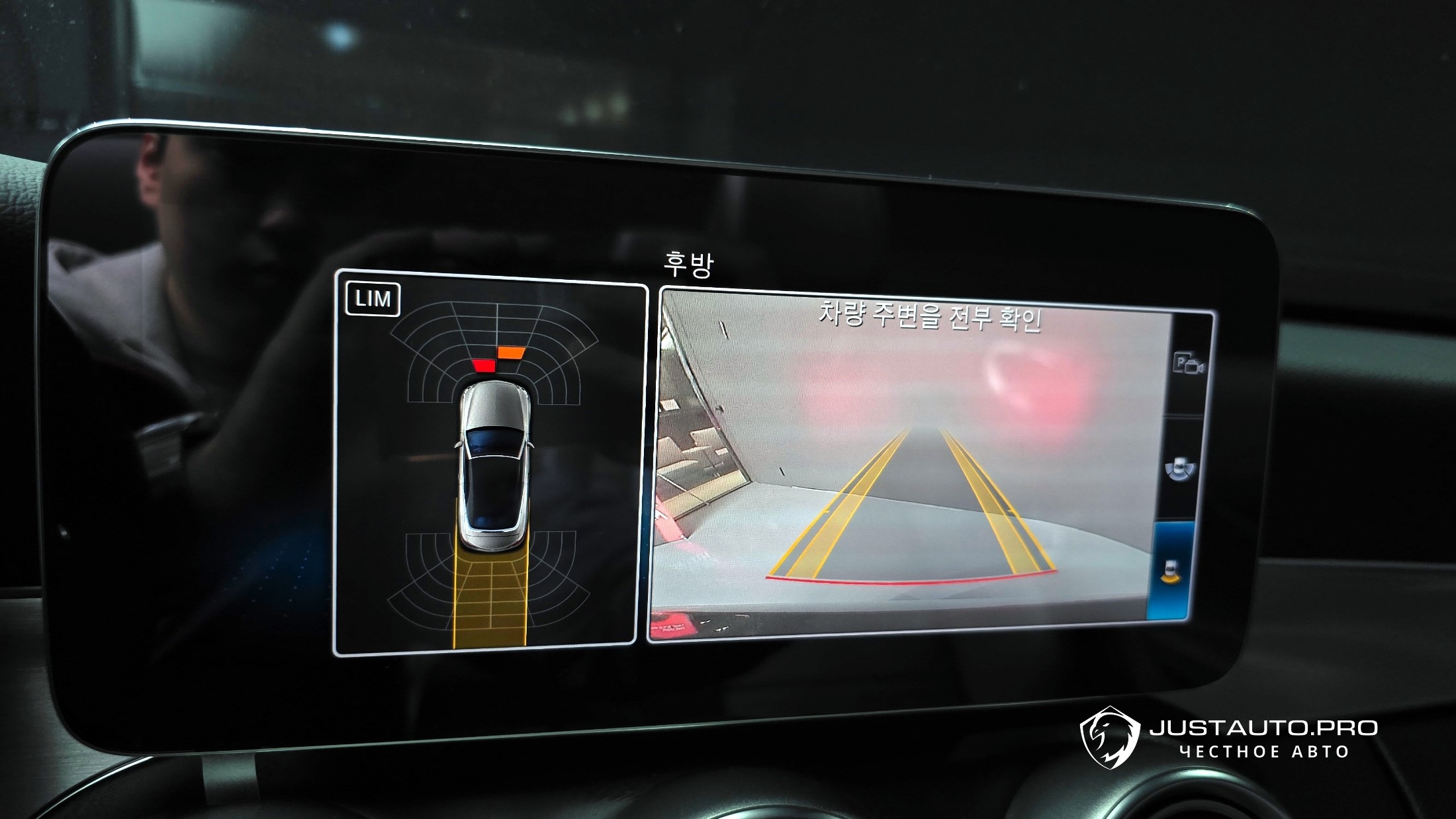
Task: Switch to the wide-angle rear view
Action: (1179, 467)
